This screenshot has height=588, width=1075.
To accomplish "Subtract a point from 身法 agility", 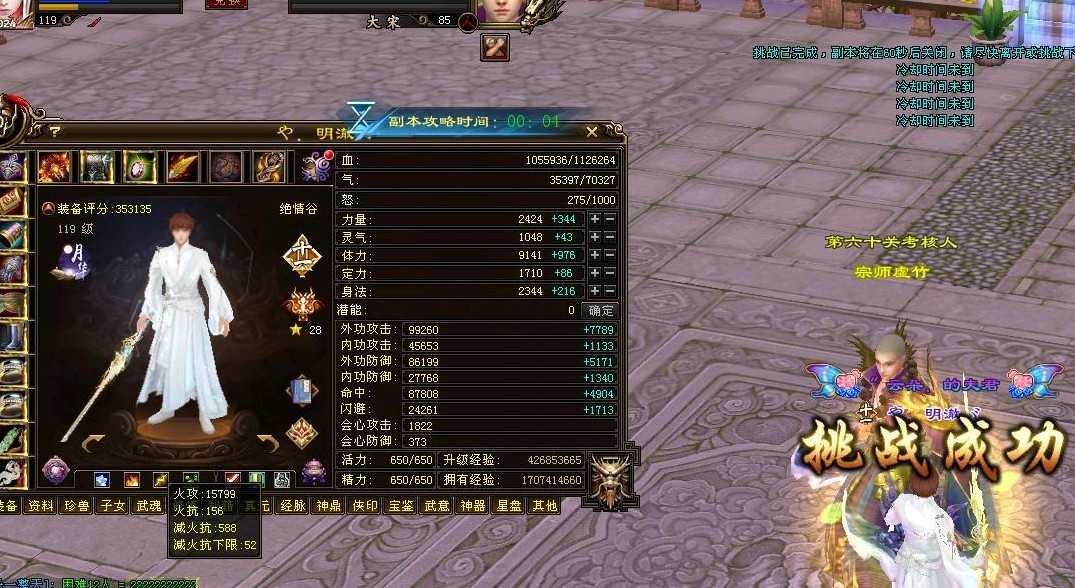I will tap(610, 291).
